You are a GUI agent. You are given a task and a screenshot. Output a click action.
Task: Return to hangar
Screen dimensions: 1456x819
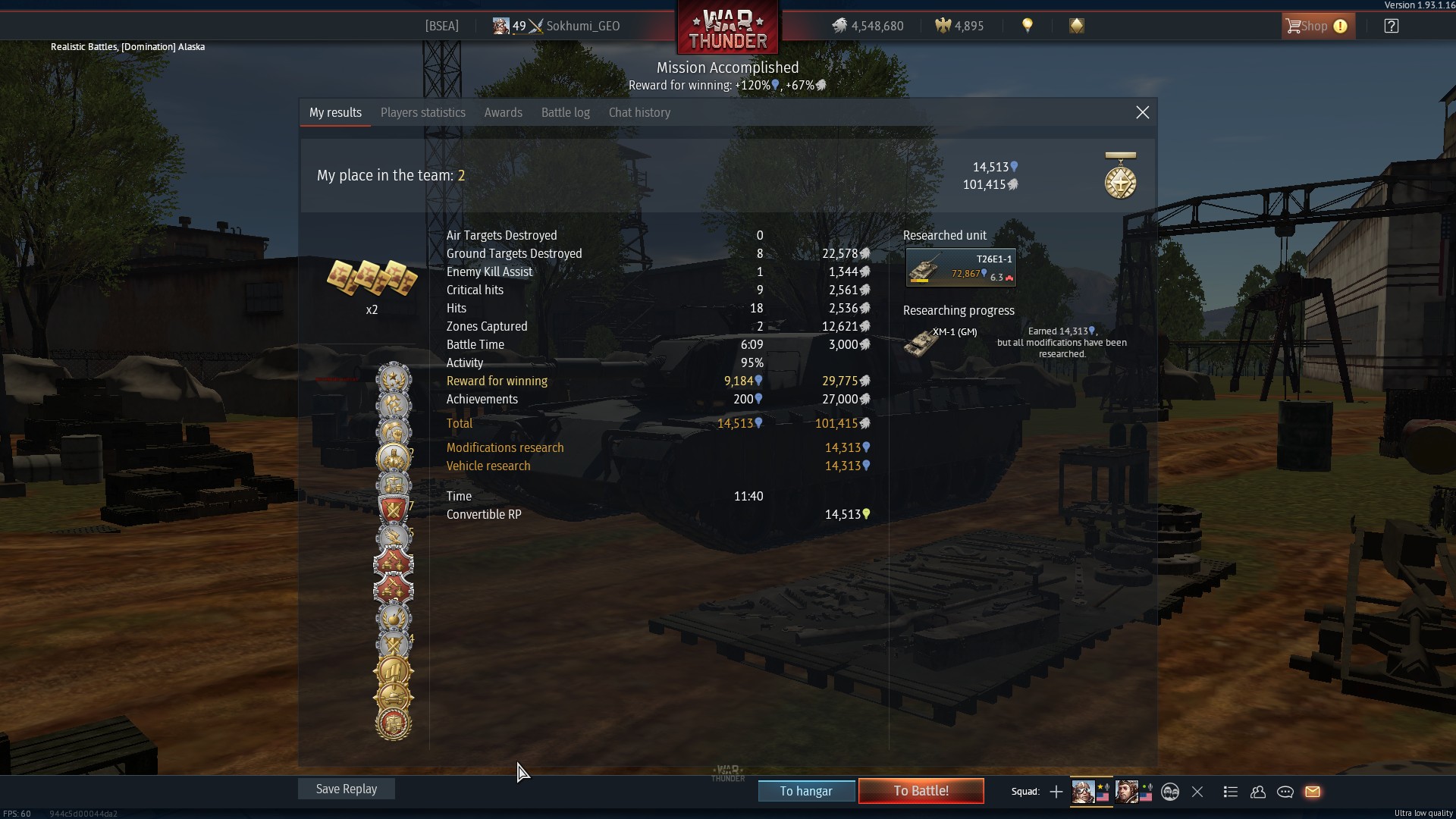click(x=806, y=791)
